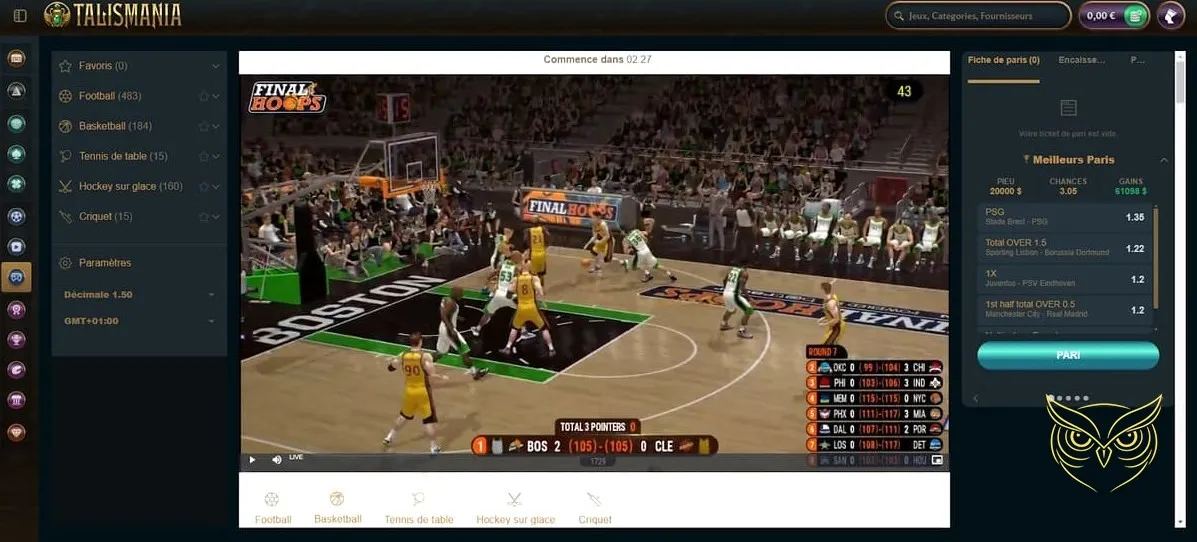Image resolution: width=1197 pixels, height=542 pixels.
Task: Choose the 1X Juventus bet row
Action: point(1064,279)
